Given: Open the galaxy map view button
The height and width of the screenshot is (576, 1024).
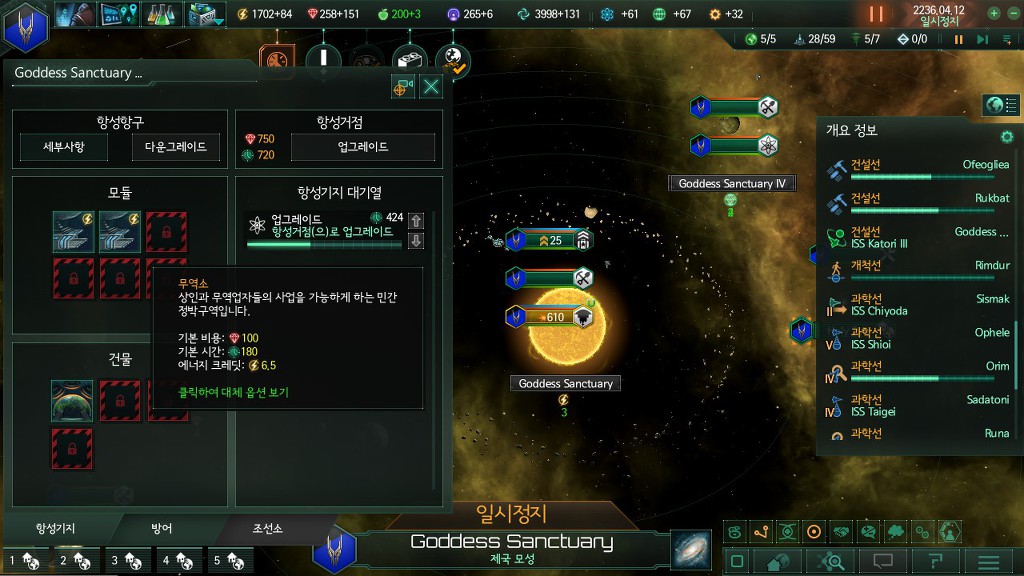Looking at the screenshot, I should pyautogui.click(x=690, y=550).
